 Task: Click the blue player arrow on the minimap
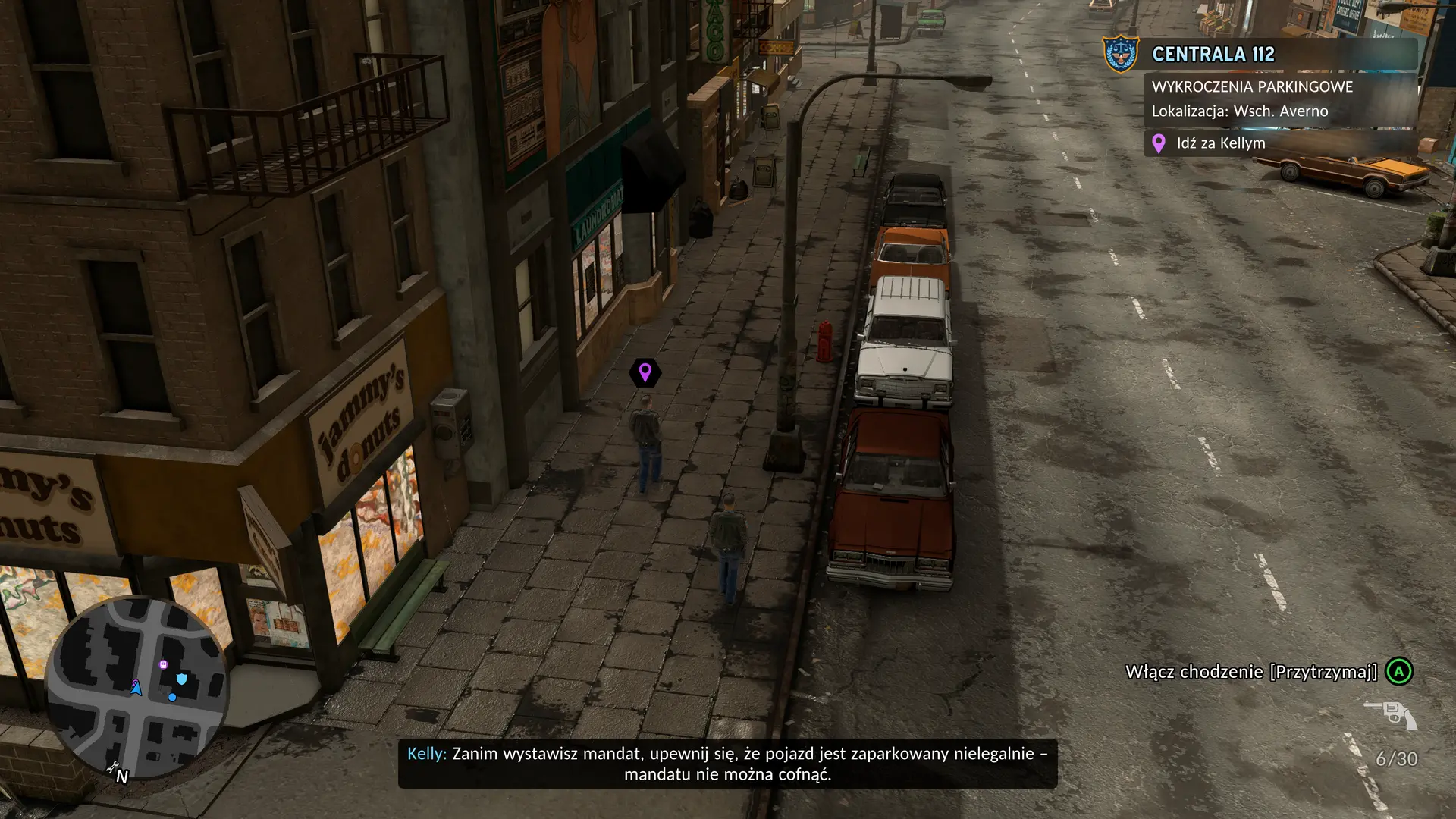136,689
